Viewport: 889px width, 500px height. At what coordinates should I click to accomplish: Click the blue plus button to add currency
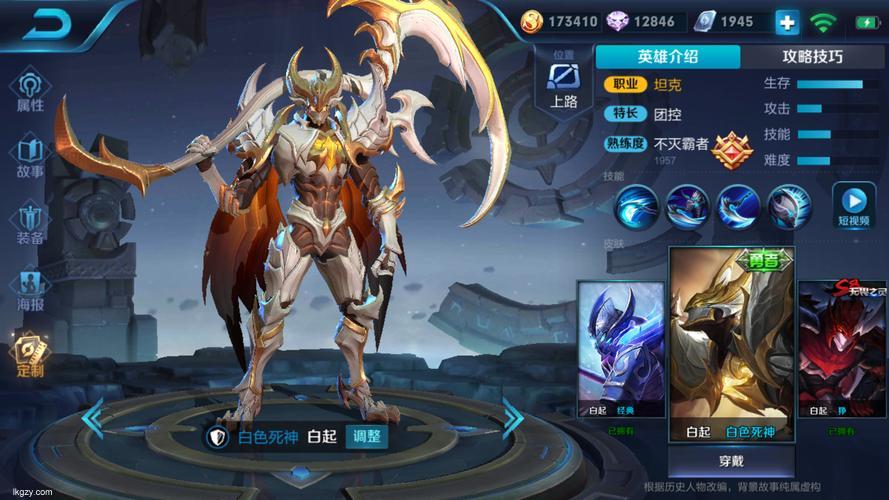pyautogui.click(x=787, y=21)
